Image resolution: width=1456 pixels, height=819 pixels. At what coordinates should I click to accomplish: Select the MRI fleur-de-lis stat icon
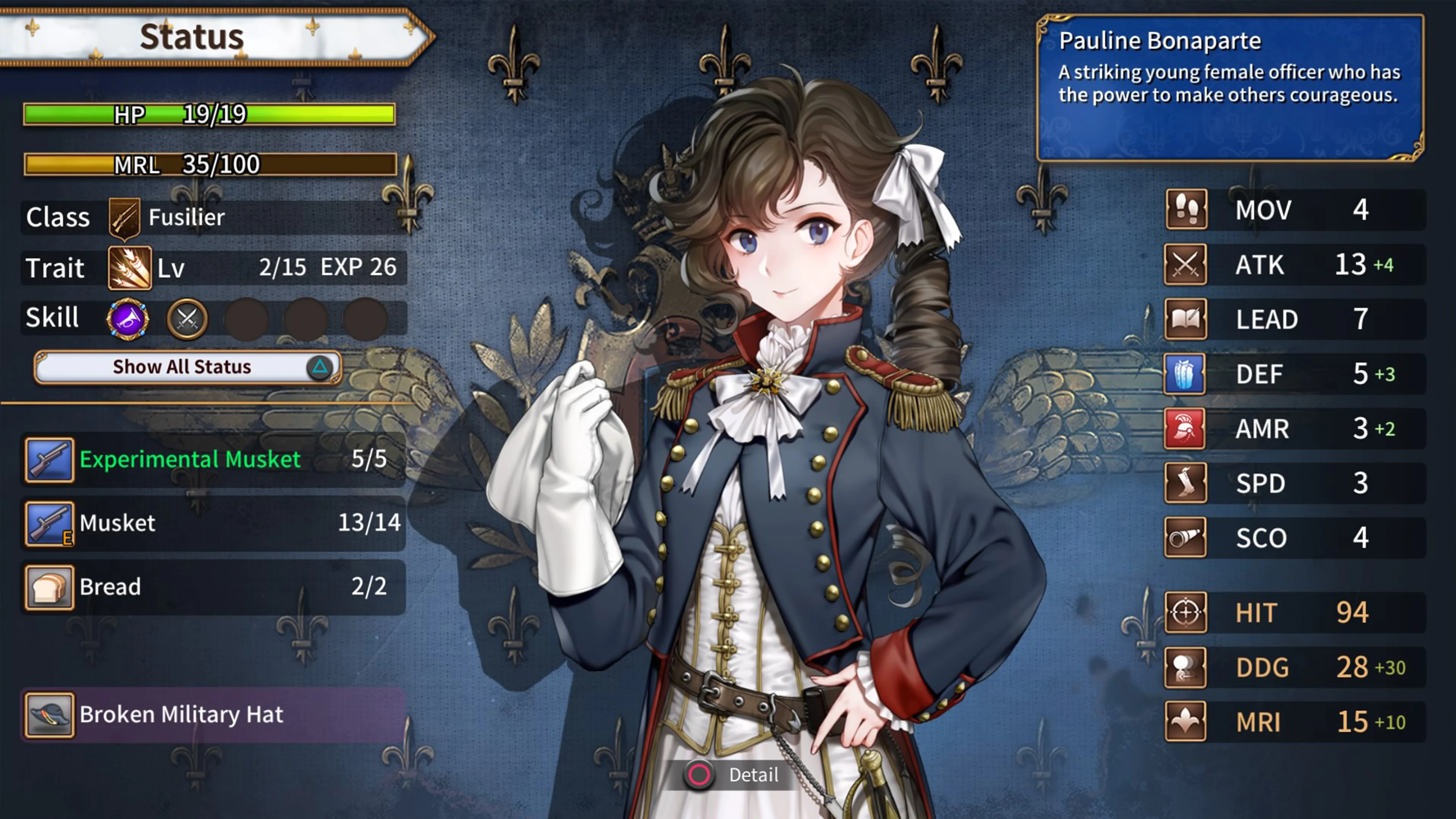(1186, 722)
